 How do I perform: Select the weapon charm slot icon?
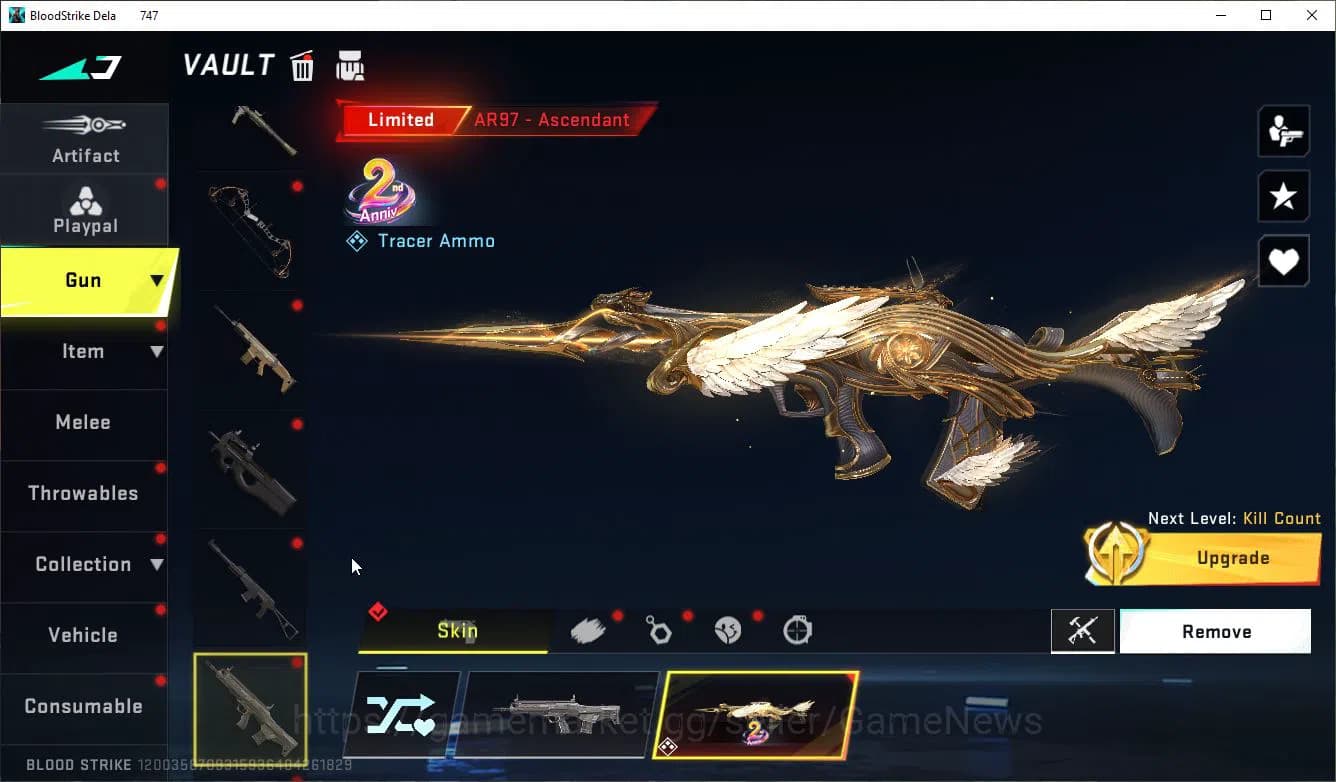659,629
